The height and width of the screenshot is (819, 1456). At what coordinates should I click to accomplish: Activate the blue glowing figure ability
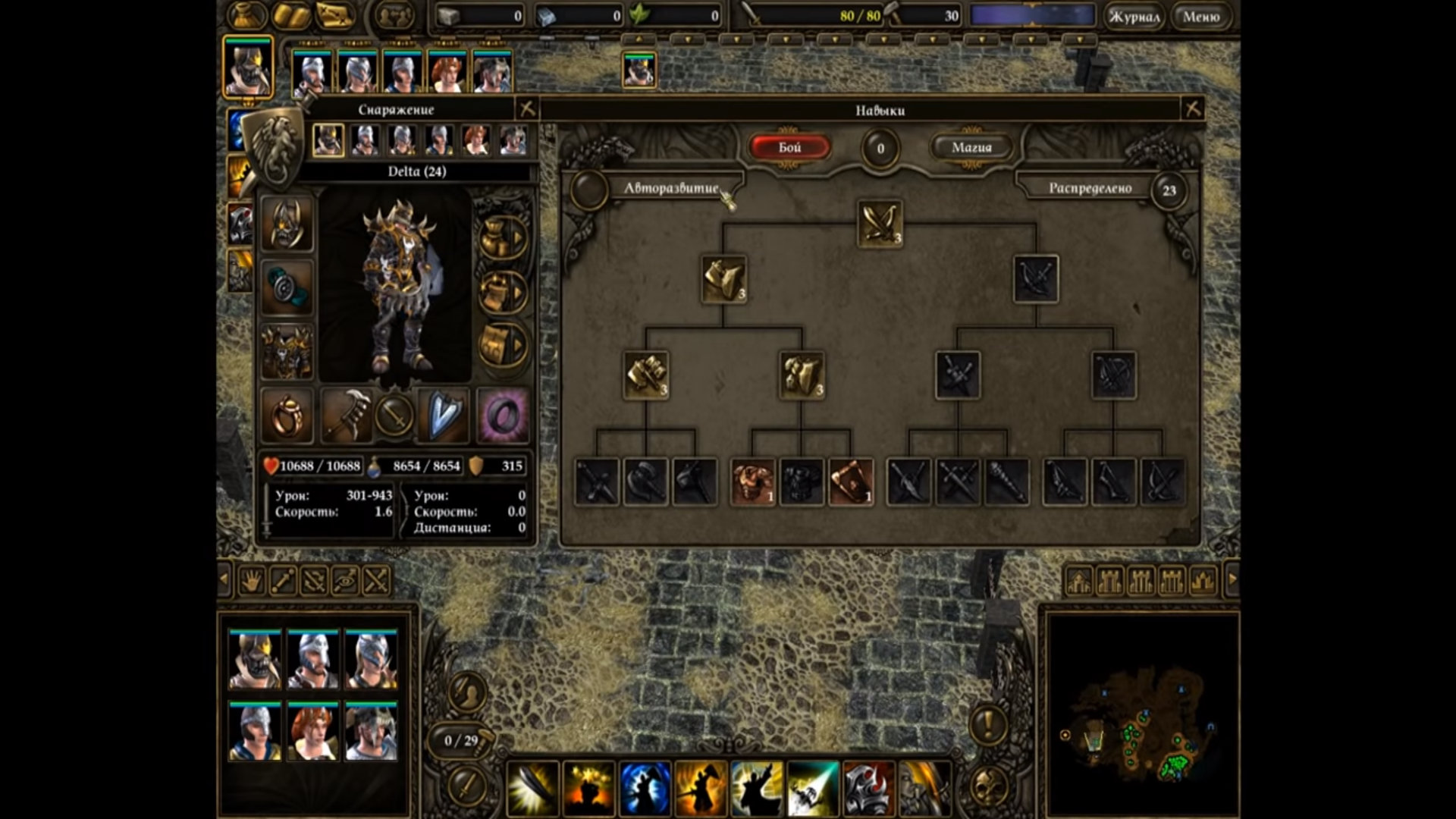tap(645, 789)
